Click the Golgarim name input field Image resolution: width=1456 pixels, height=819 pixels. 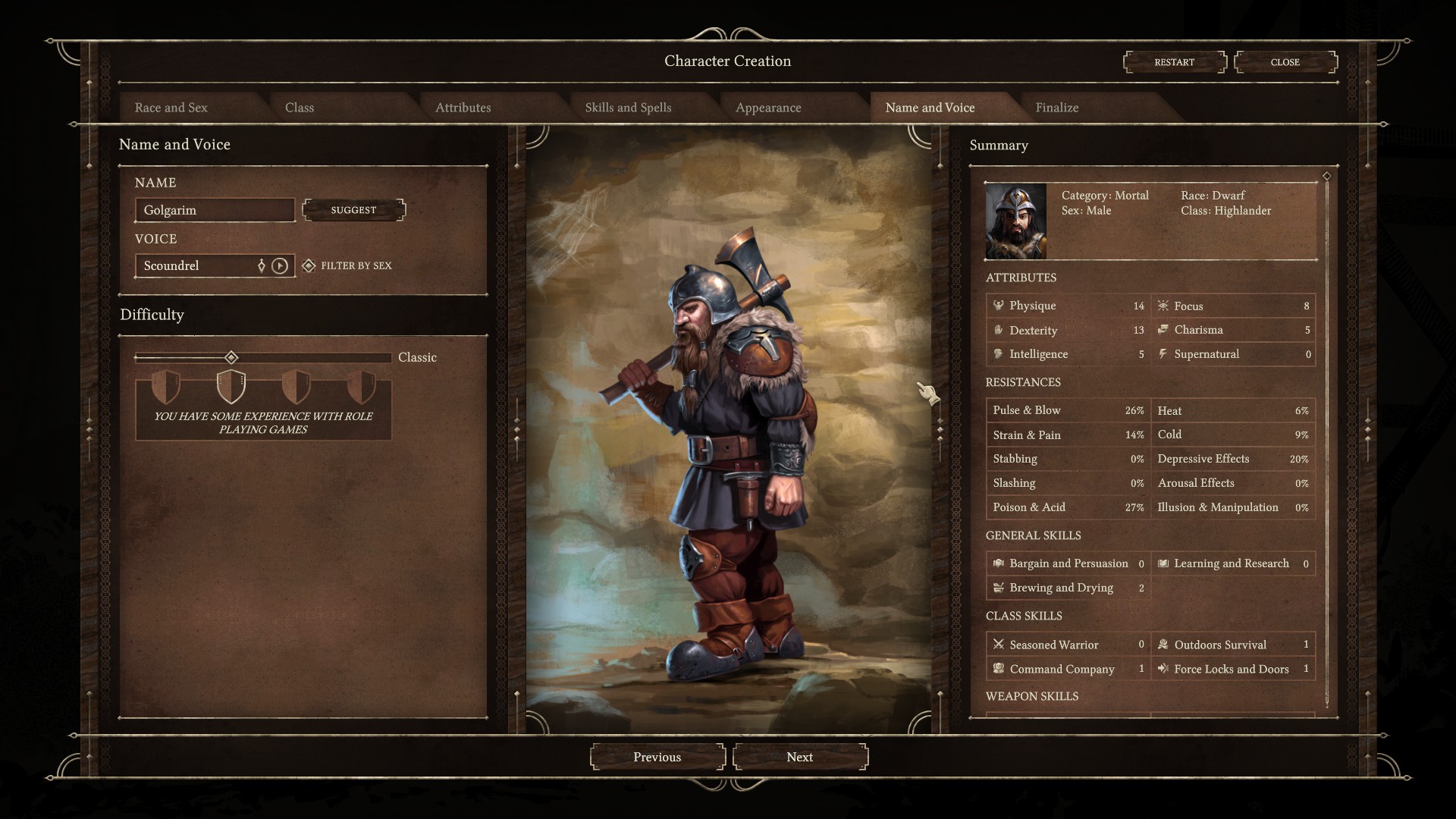point(215,210)
